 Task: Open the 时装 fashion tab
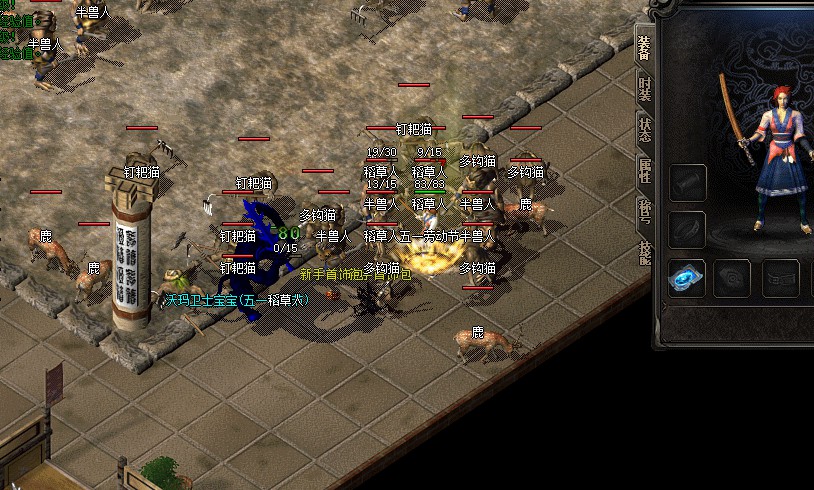(644, 88)
